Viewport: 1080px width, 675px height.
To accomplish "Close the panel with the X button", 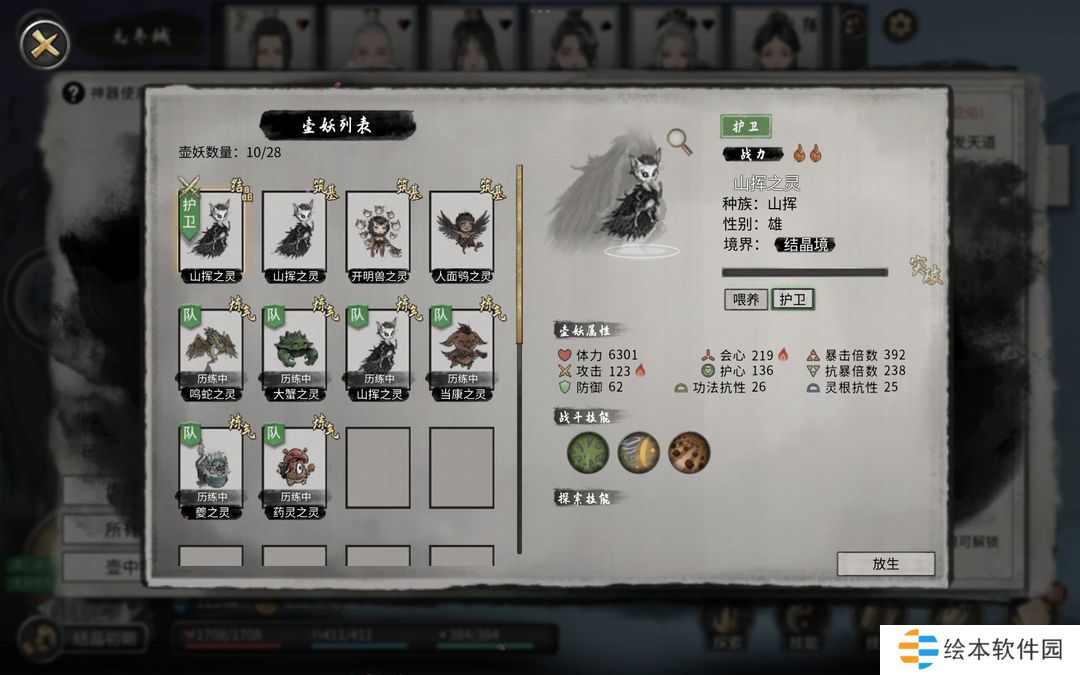I will tap(44, 42).
